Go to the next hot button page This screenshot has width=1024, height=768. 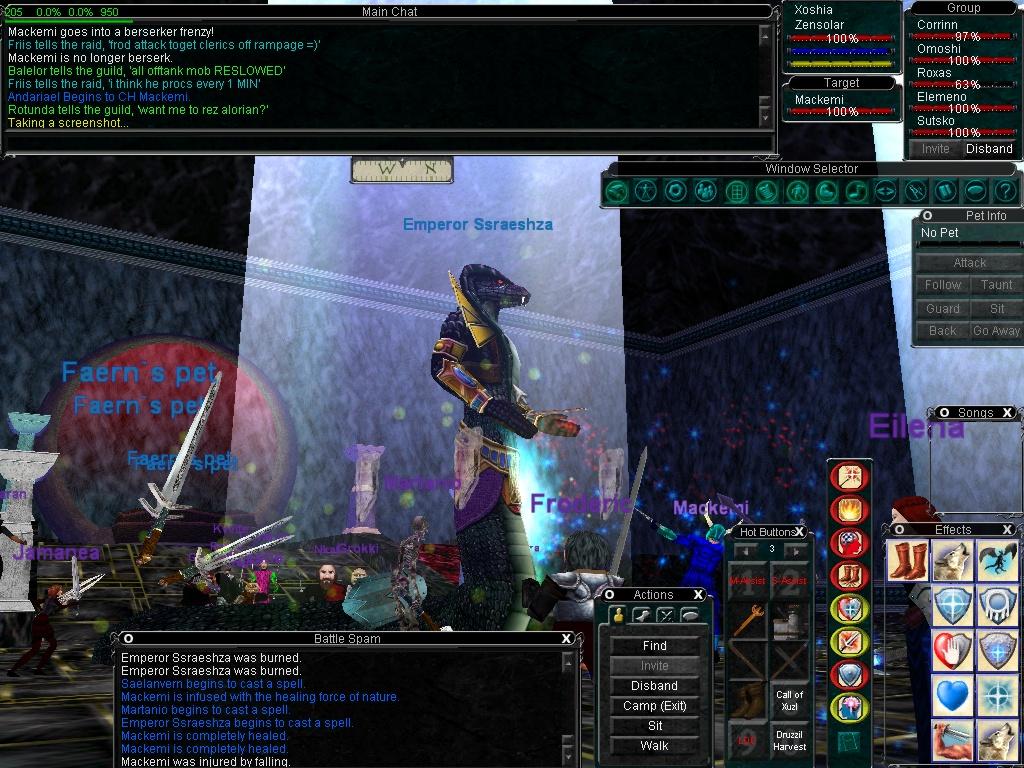(796, 550)
